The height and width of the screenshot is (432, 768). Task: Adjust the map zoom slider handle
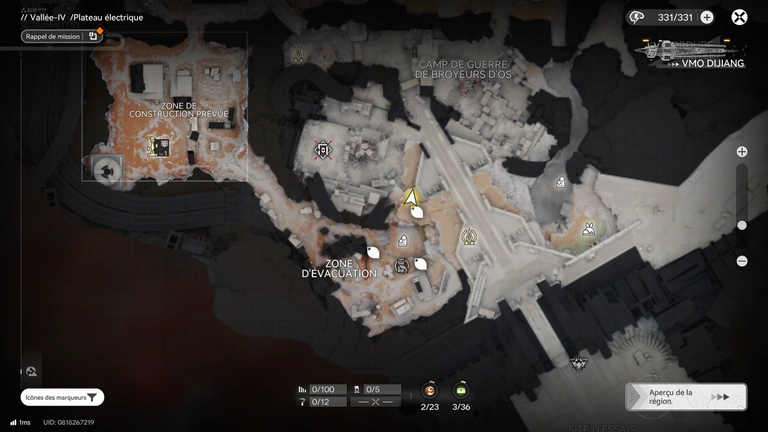742,225
